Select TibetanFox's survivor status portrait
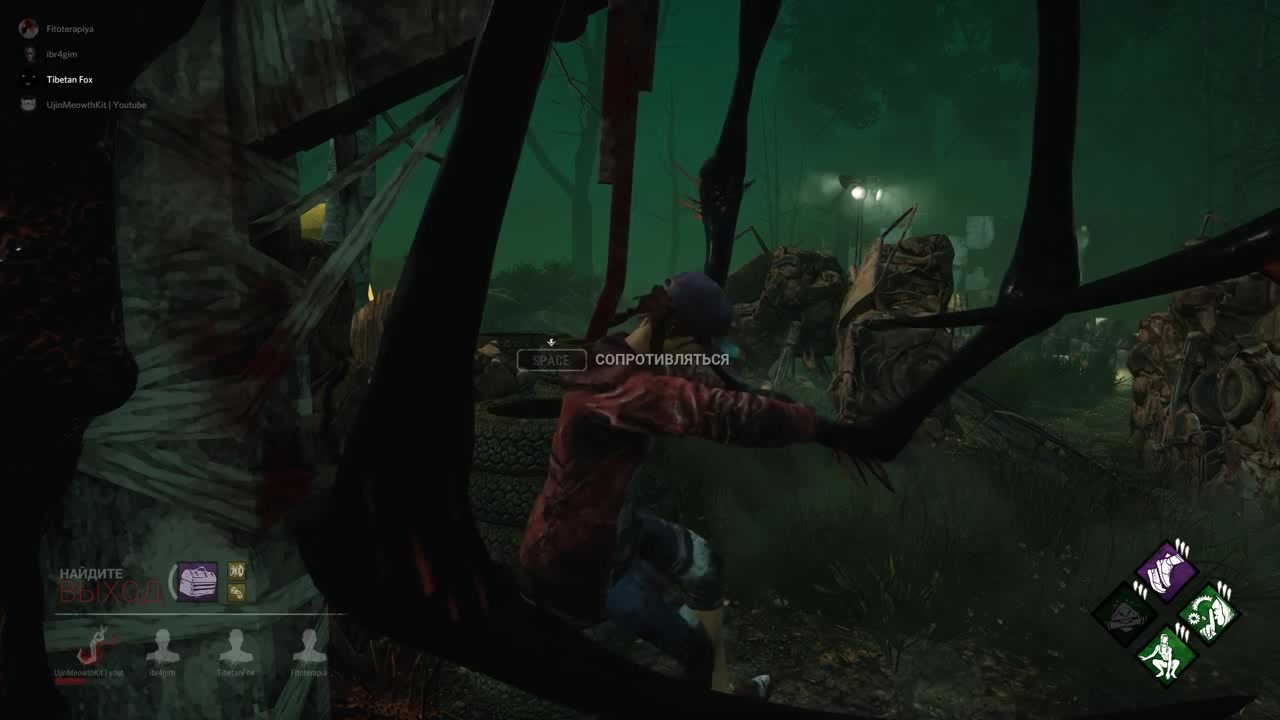The width and height of the screenshot is (1280, 720). [236, 648]
